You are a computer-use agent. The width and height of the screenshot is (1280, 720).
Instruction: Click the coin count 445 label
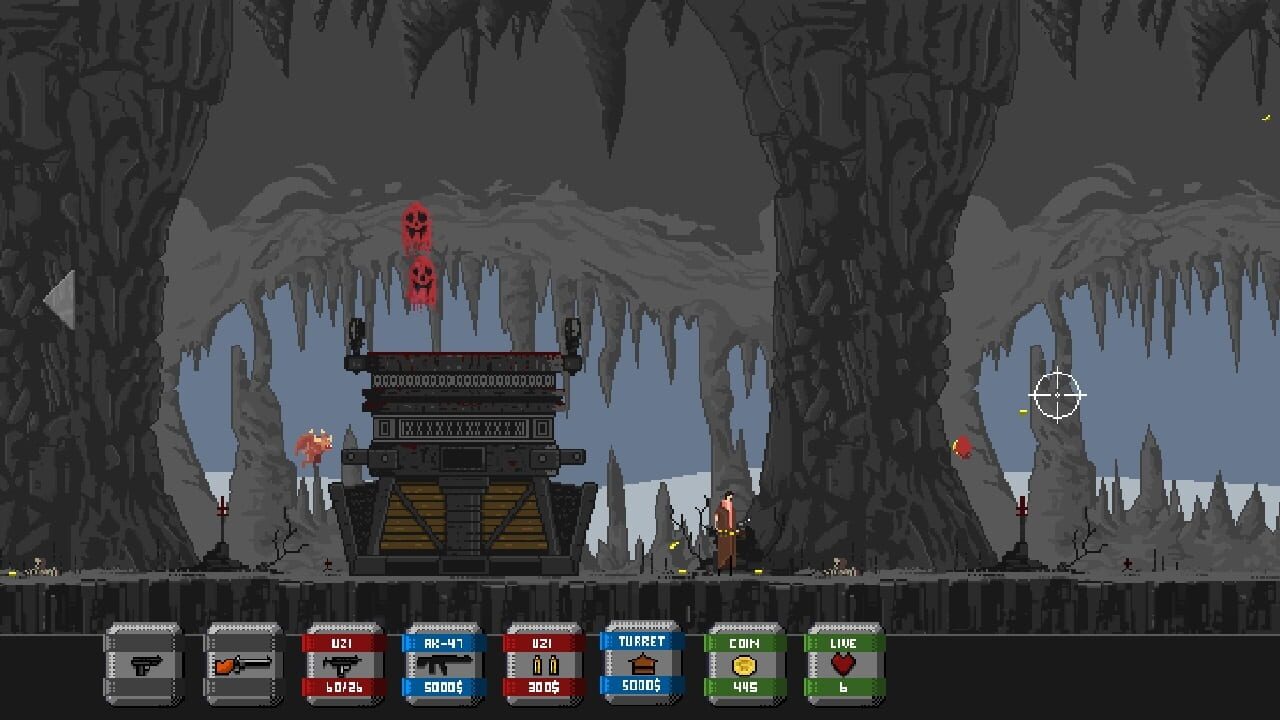pos(743,689)
